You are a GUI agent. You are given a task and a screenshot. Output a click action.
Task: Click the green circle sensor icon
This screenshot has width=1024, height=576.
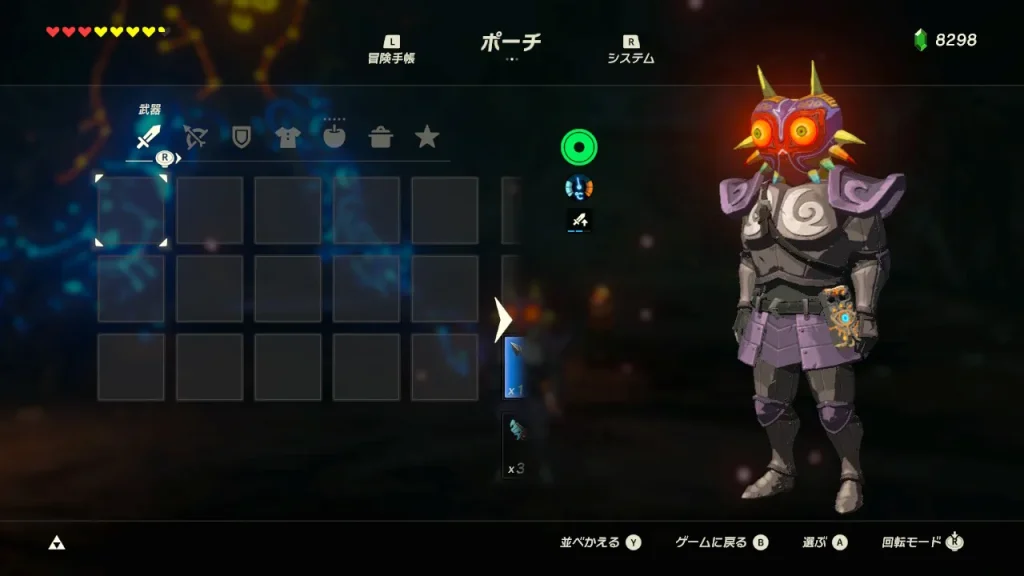tap(578, 148)
